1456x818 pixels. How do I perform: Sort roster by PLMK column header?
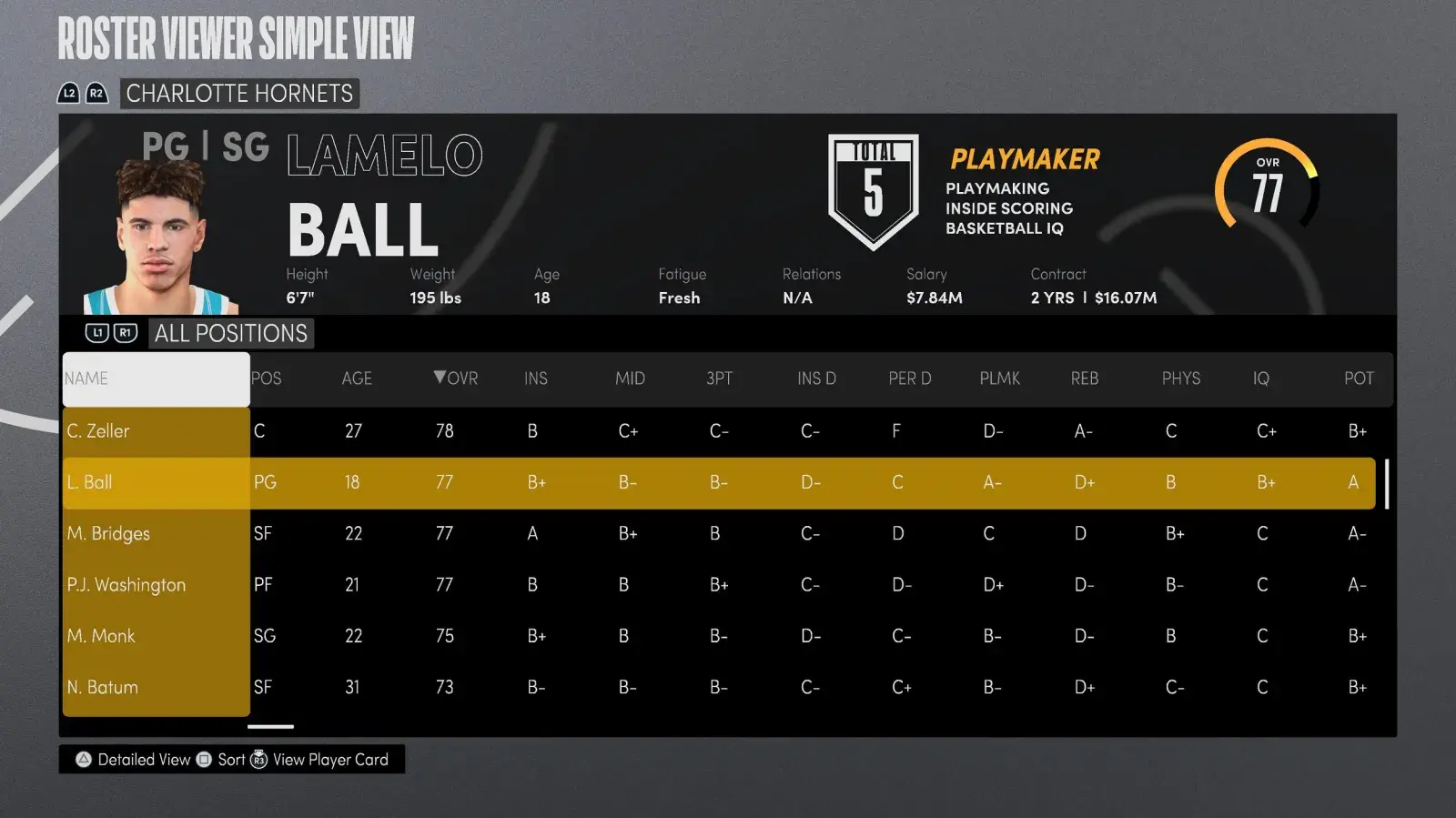(x=999, y=379)
